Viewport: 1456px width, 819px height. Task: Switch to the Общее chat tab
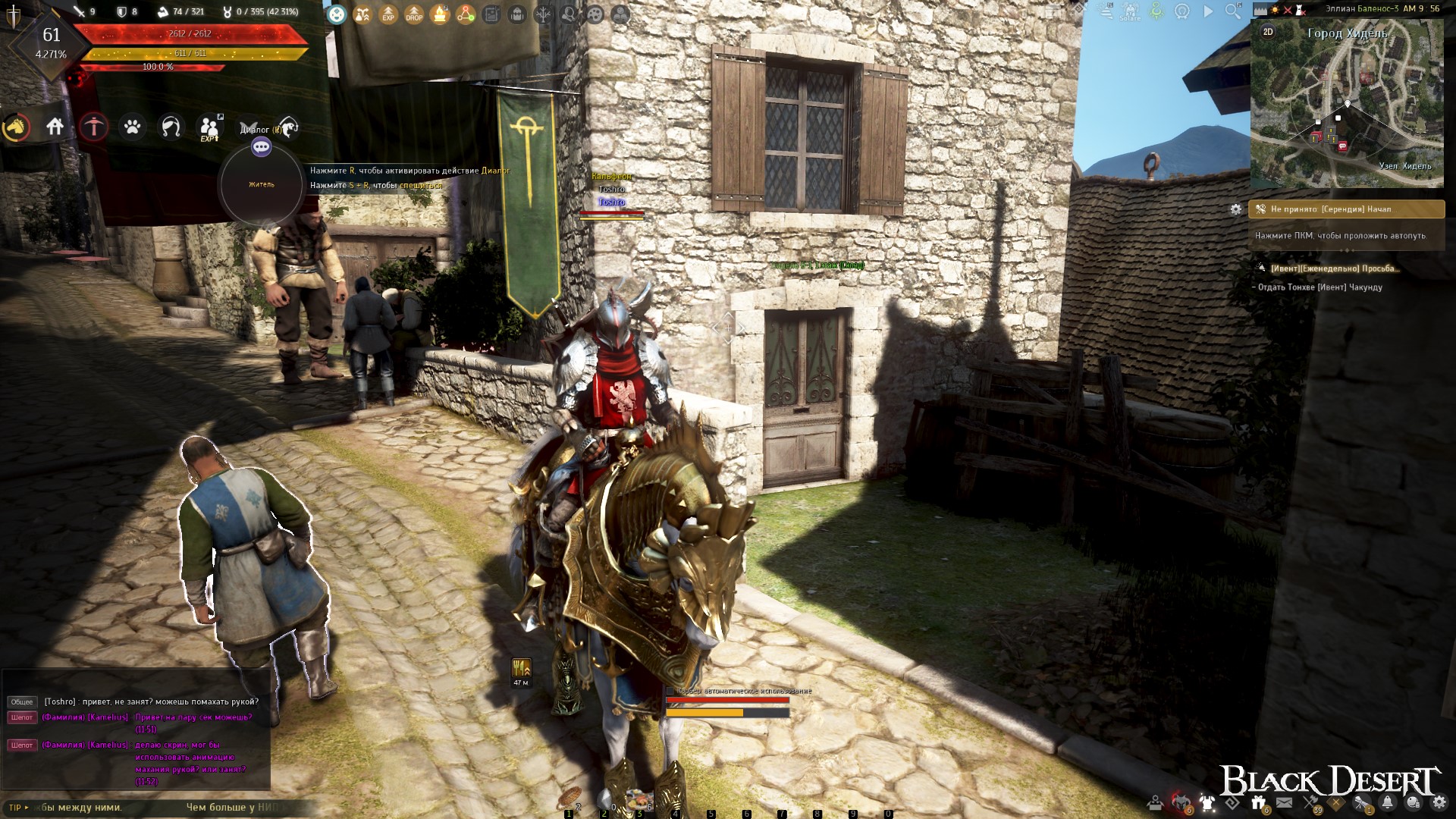tap(22, 702)
